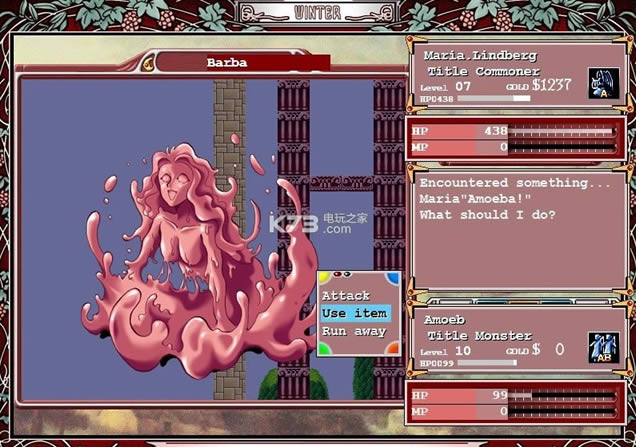Pick Run away to flee battle
Image resolution: width=636 pixels, height=447 pixels.
tap(354, 331)
